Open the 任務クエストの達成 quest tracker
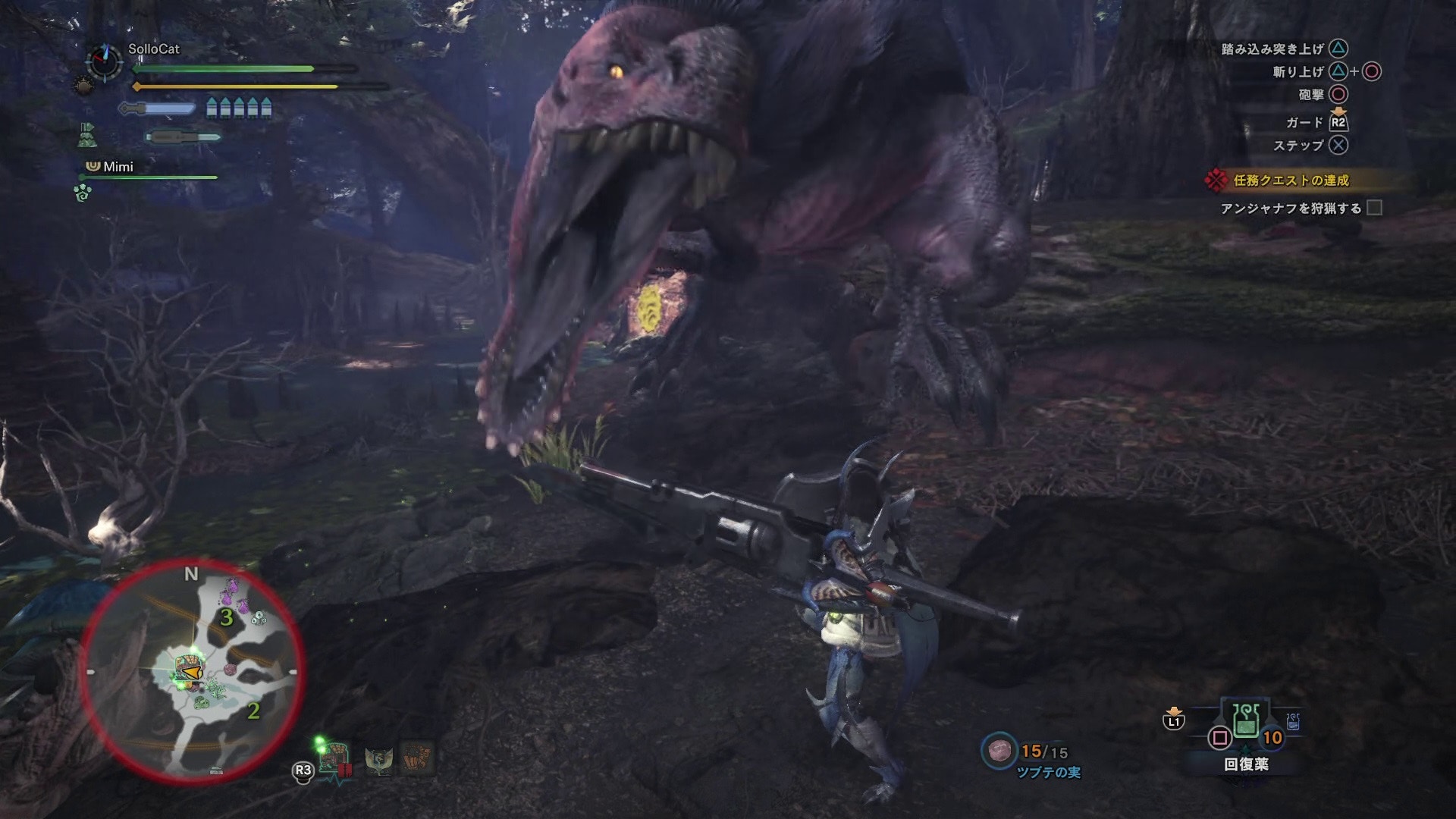This screenshot has width=1456, height=819. coord(1290,180)
